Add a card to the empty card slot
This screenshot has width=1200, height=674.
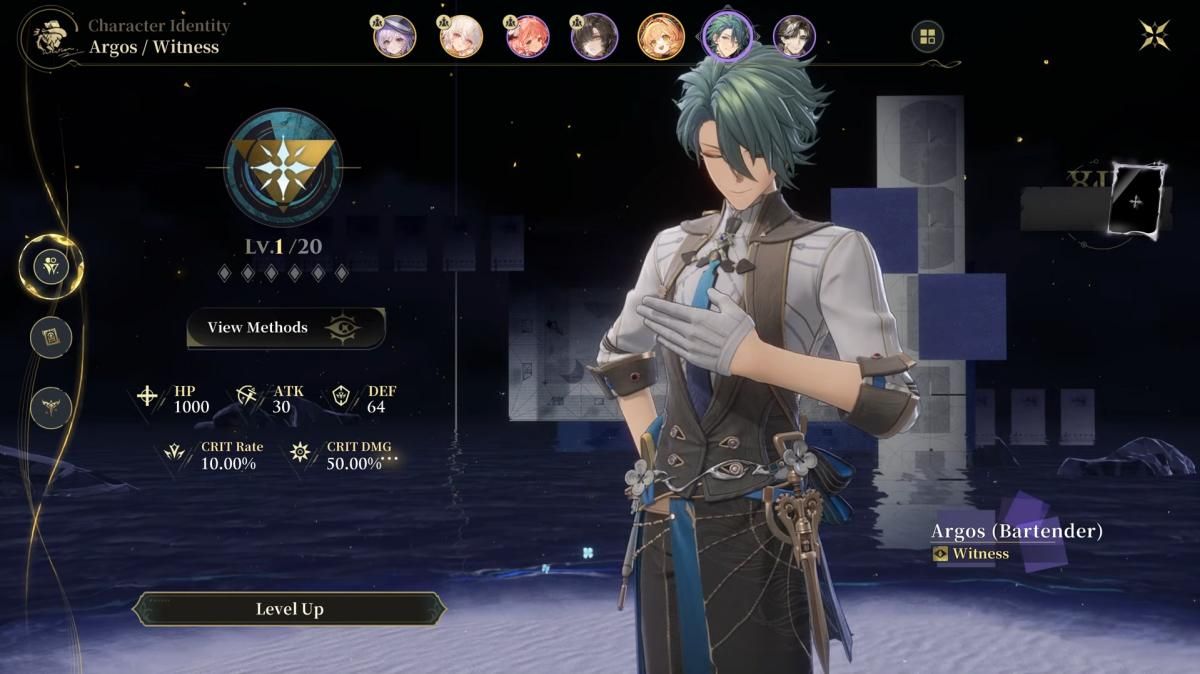1135,201
